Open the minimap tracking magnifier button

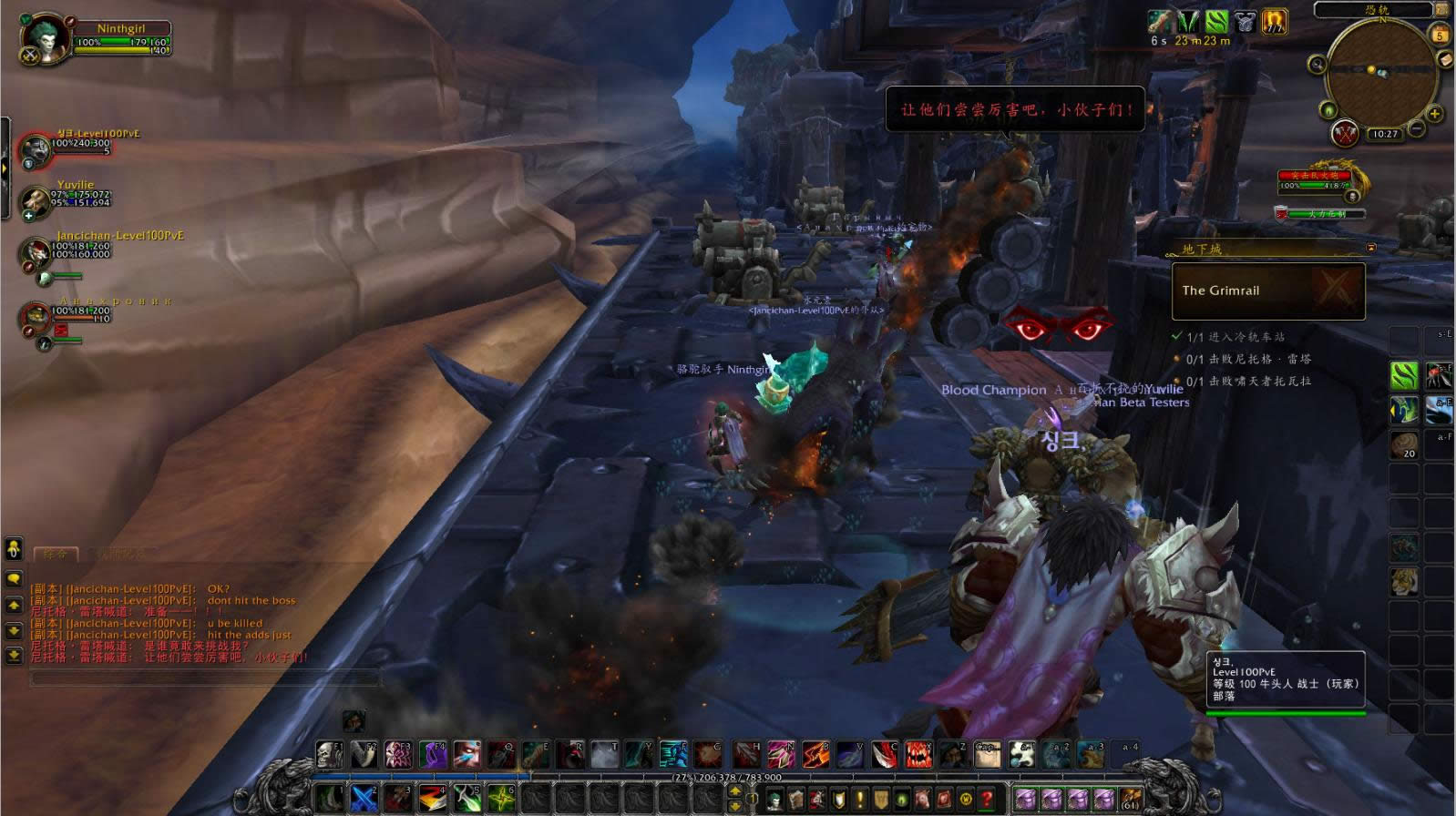(x=1317, y=64)
